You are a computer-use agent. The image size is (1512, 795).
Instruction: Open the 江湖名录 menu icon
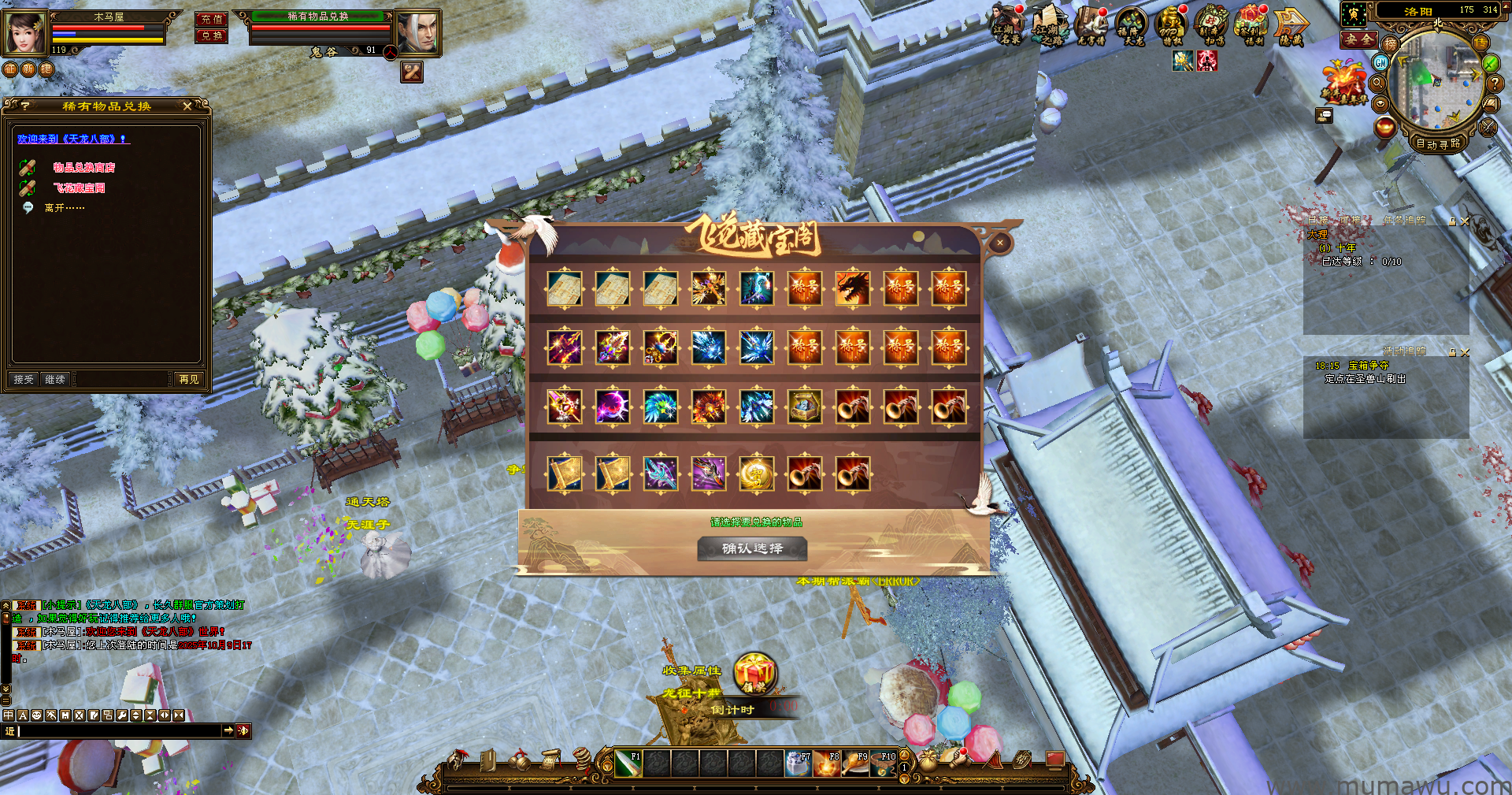pyautogui.click(x=1006, y=25)
